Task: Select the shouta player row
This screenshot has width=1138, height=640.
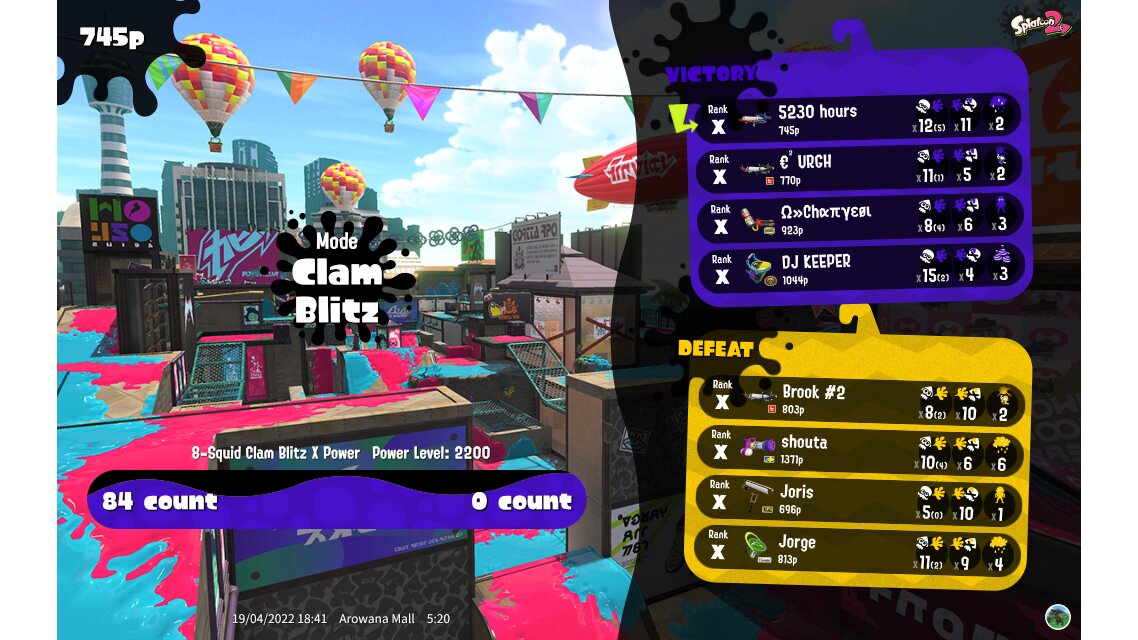Action: click(858, 449)
